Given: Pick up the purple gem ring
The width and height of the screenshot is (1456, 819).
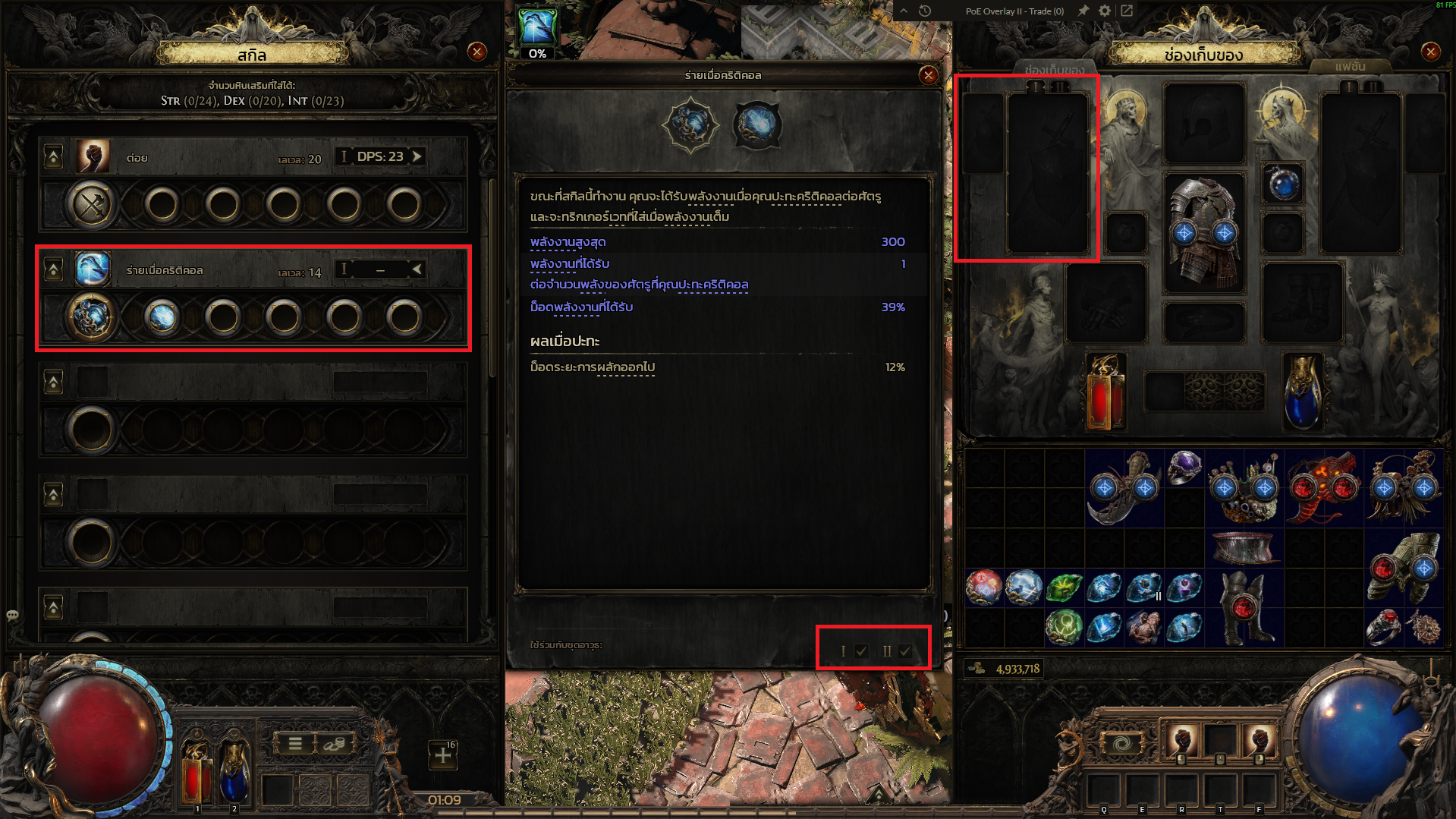Looking at the screenshot, I should coord(1184,467).
